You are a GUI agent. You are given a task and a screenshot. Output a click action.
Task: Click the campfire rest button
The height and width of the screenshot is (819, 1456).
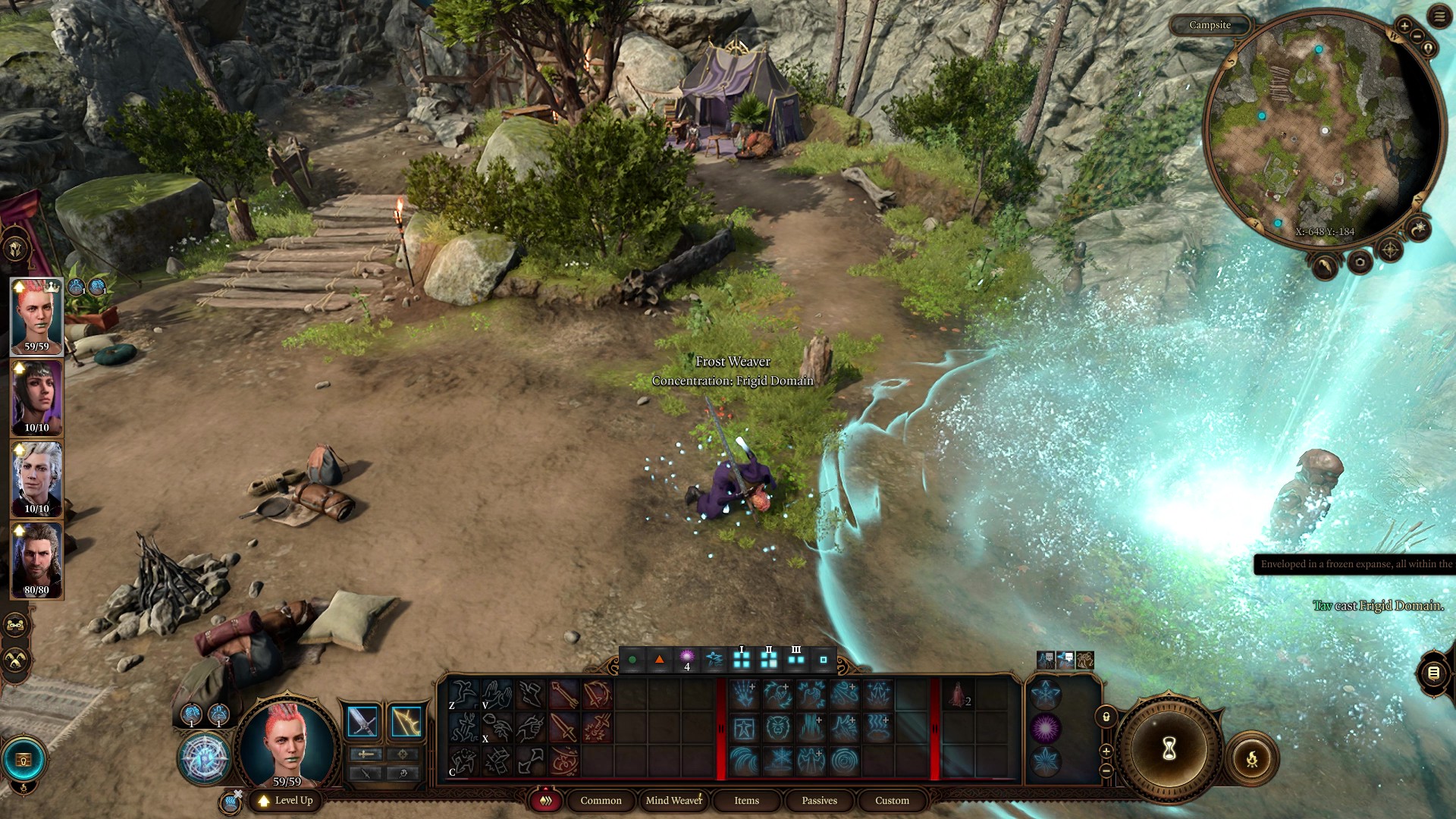click(1251, 758)
